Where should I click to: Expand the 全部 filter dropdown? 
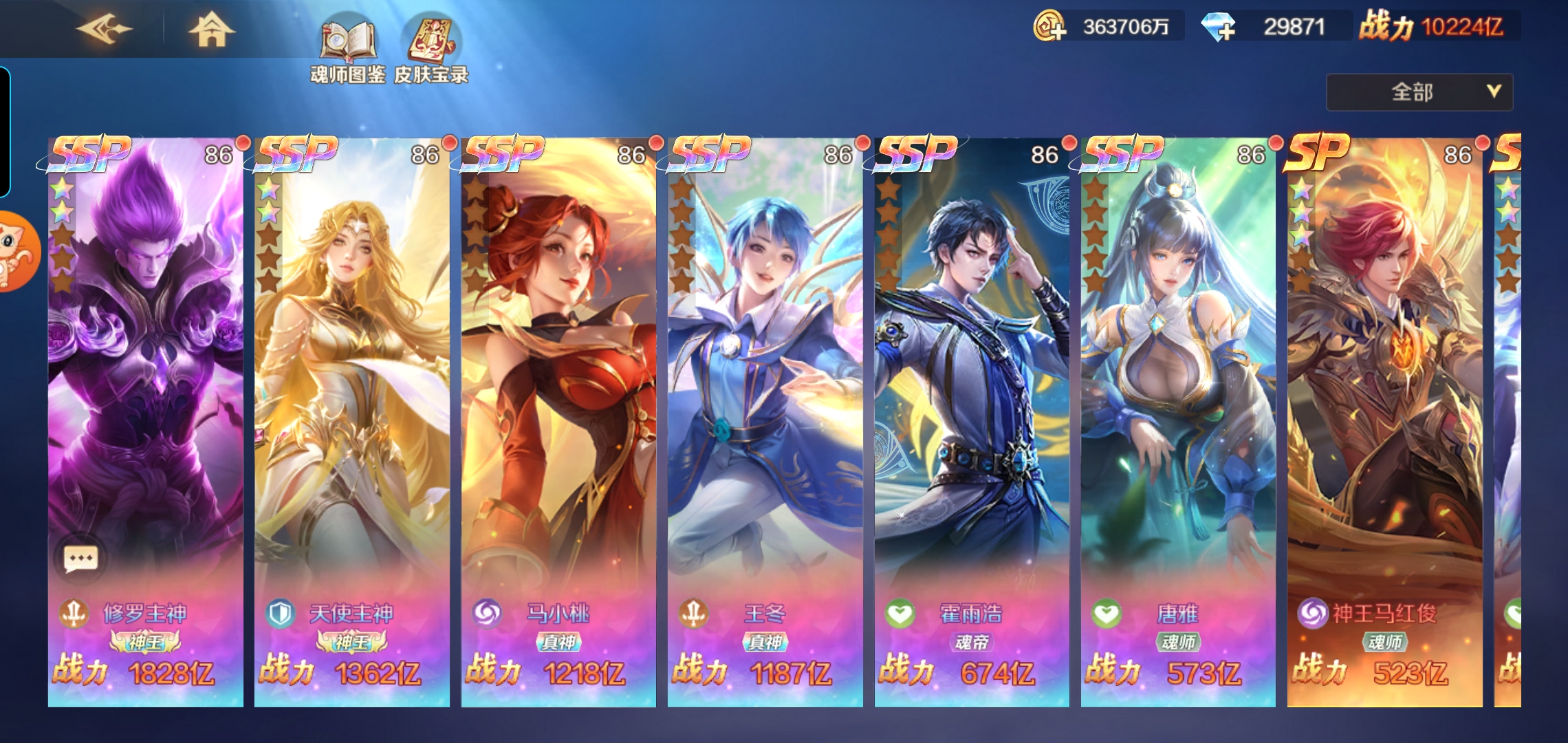(x=1419, y=92)
